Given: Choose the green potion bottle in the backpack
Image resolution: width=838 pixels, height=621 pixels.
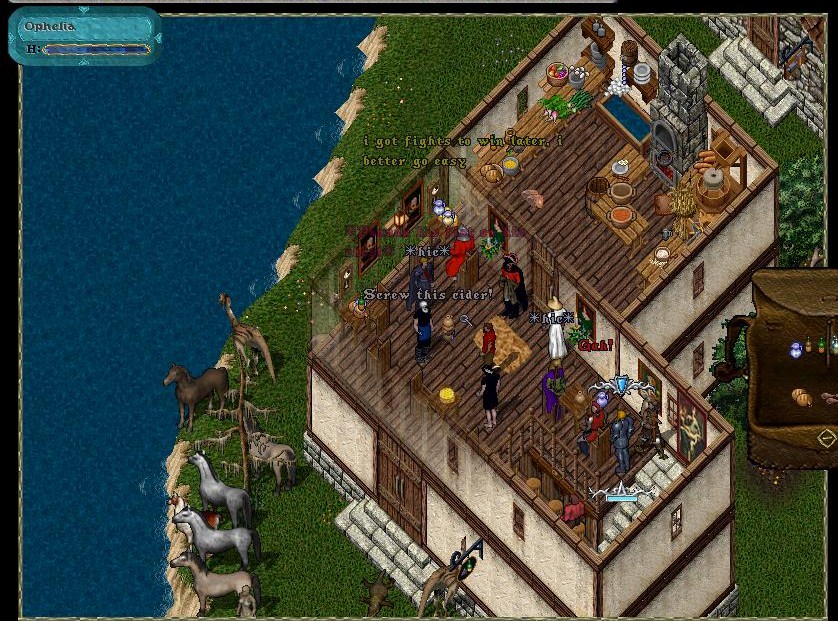Looking at the screenshot, I should click(x=820, y=344).
